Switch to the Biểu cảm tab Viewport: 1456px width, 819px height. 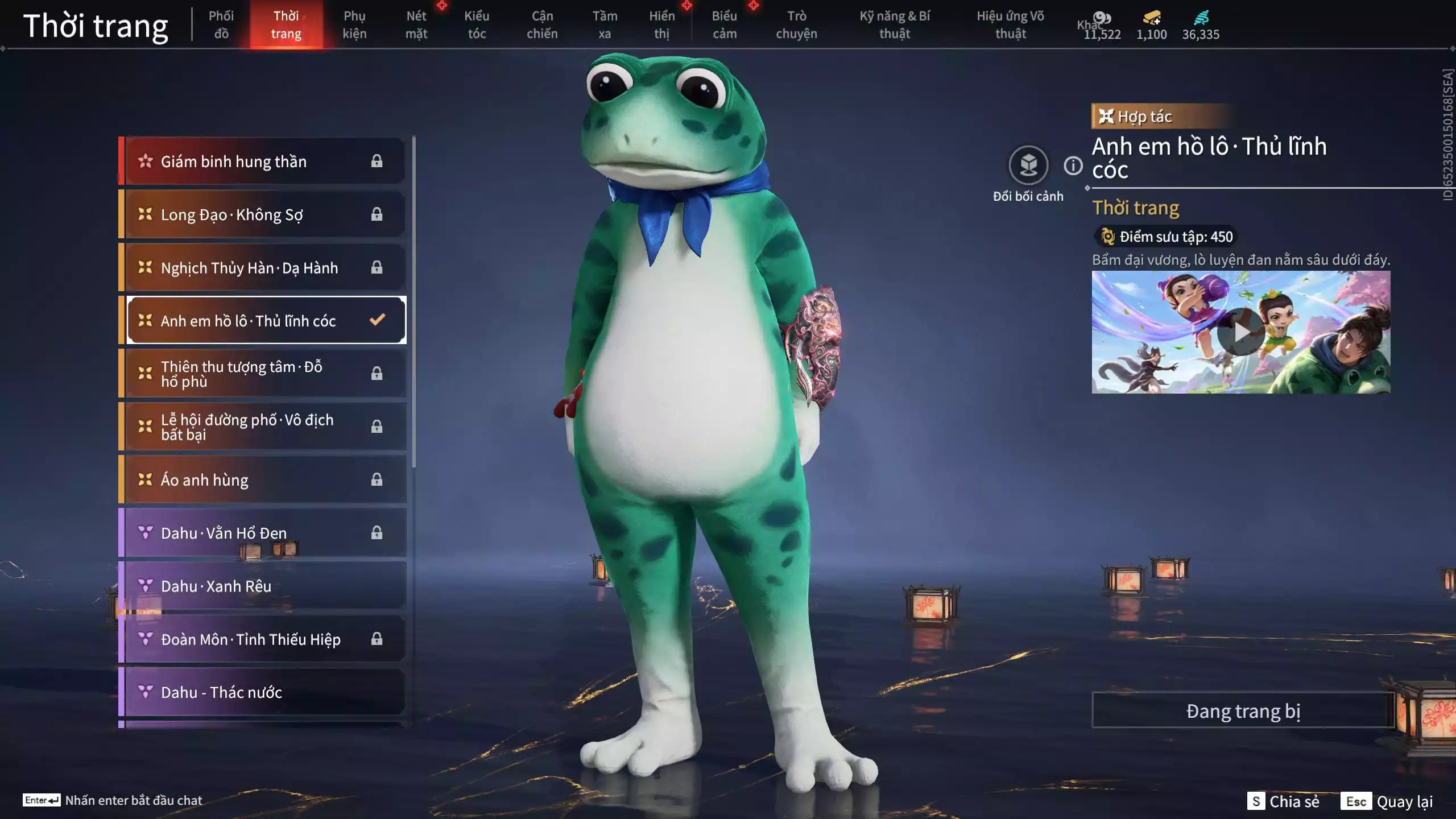point(725,25)
